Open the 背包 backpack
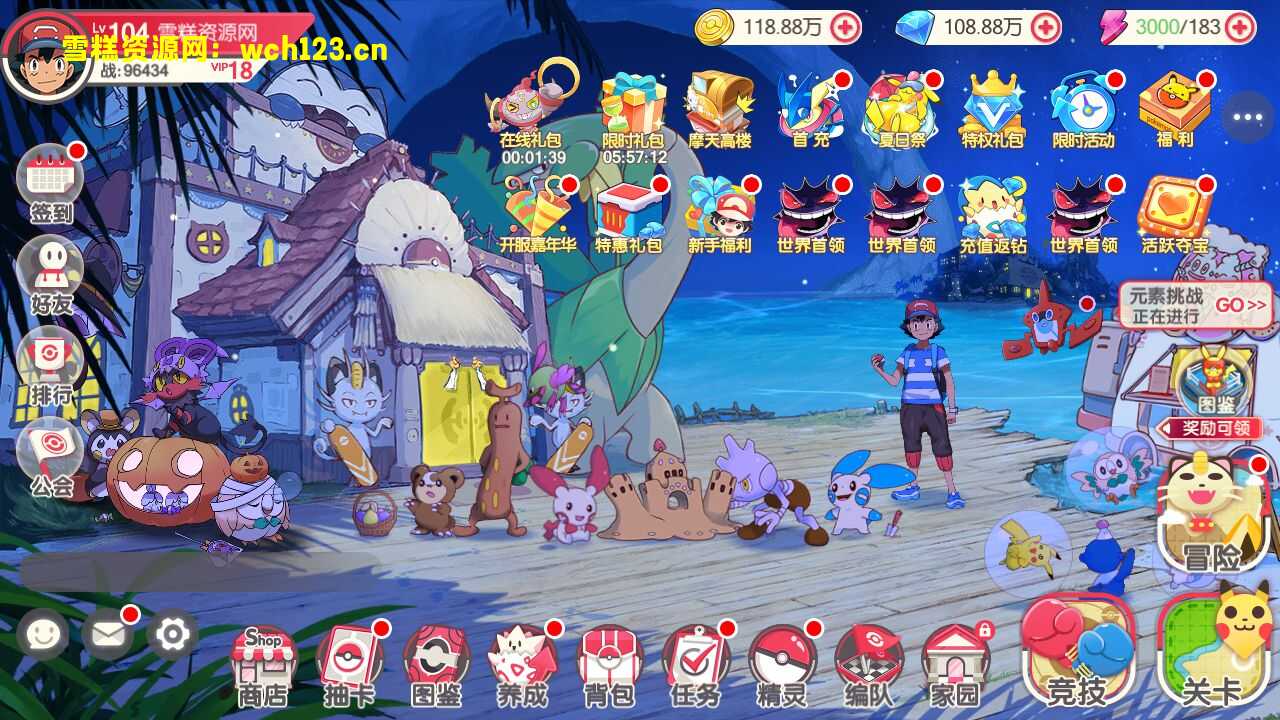 [610, 663]
